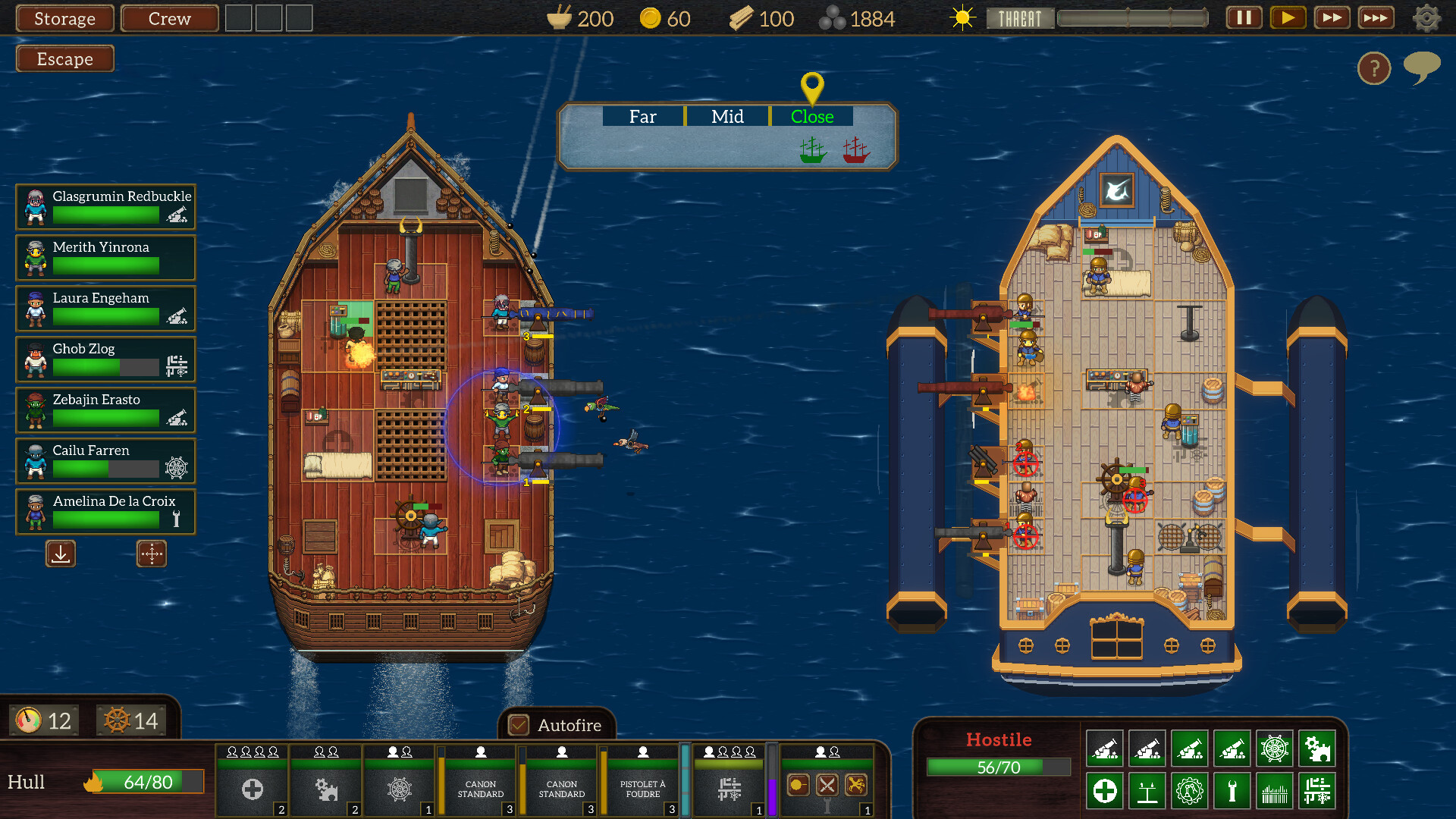Select the gears crafting station in the bottom bar

[326, 789]
